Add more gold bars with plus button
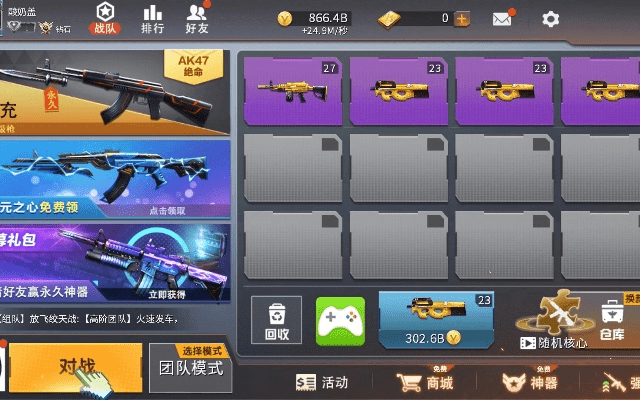This screenshot has height=400, width=640. pyautogui.click(x=461, y=18)
